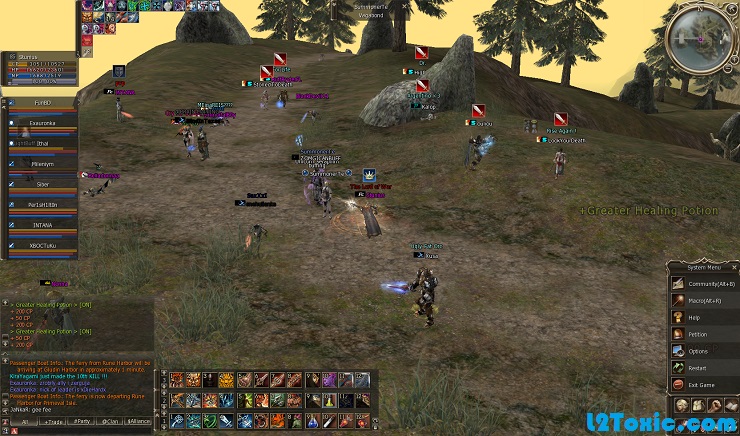Switch to the $Alliance chat tab

coord(138,422)
